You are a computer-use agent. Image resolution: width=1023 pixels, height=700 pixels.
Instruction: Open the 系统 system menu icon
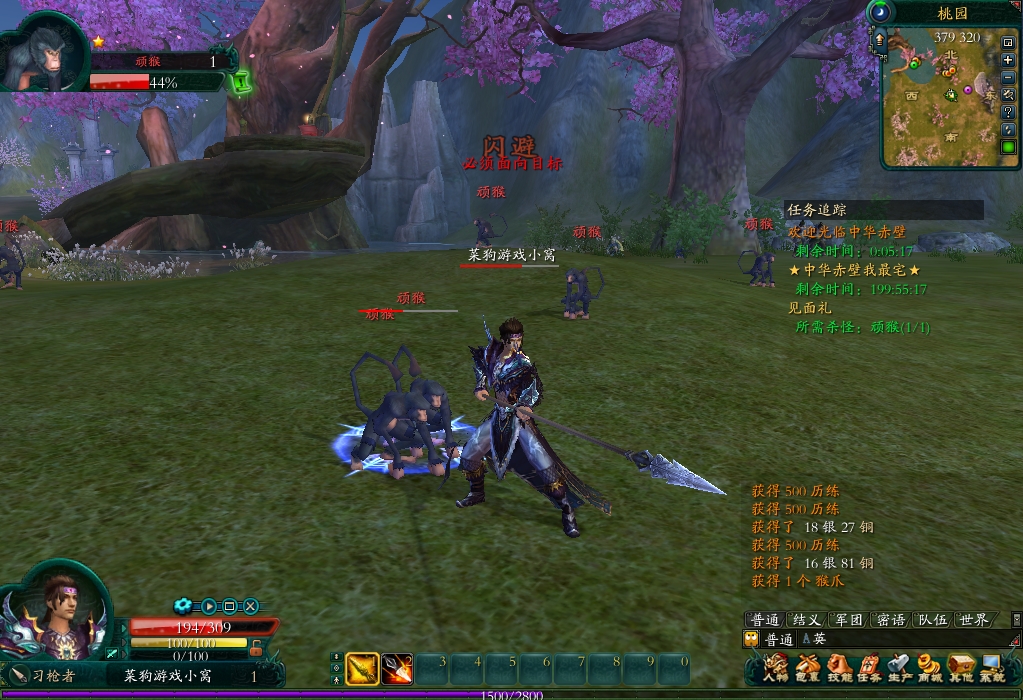click(992, 667)
